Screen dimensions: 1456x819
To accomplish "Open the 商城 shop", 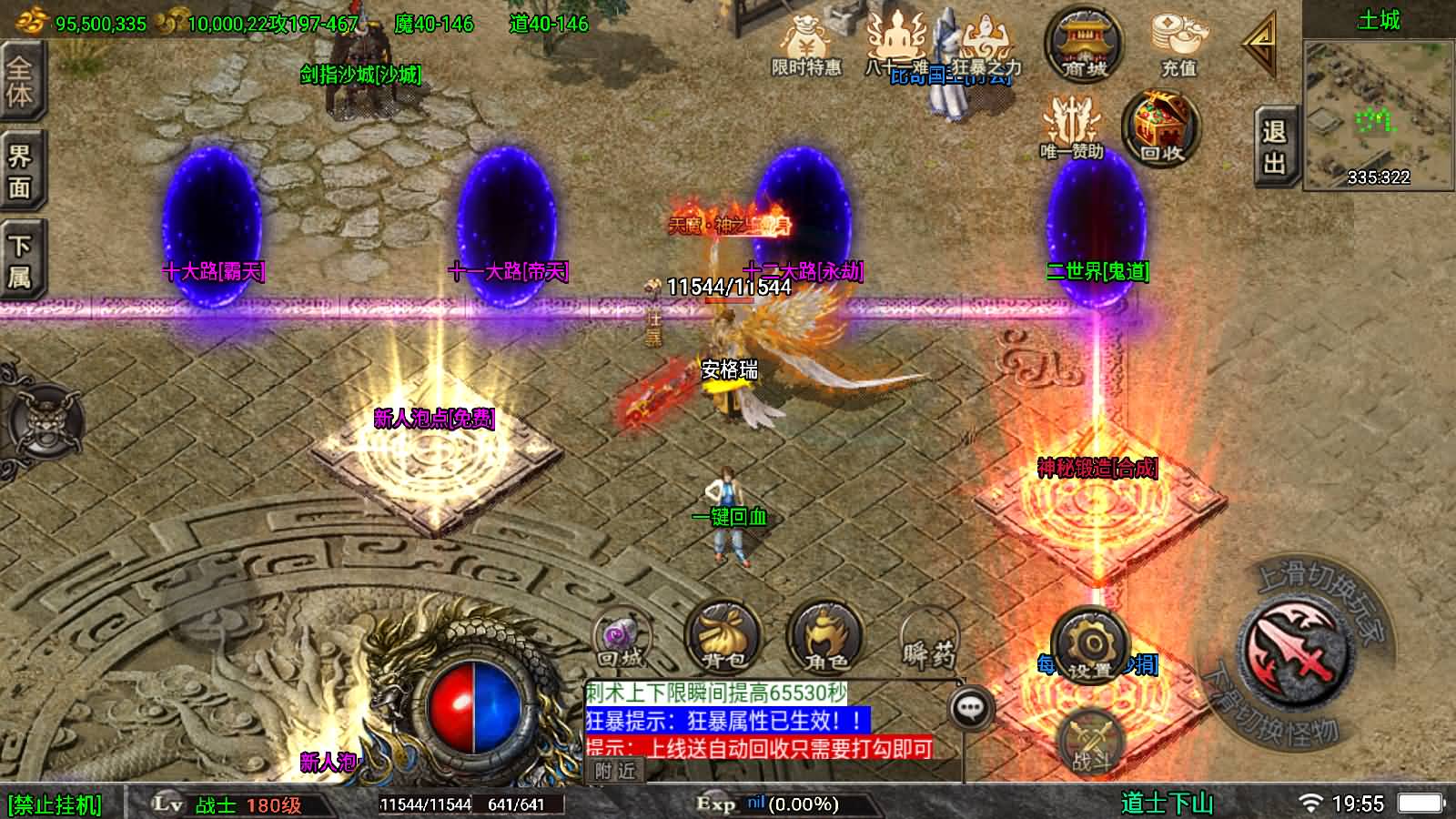I will [1083, 44].
